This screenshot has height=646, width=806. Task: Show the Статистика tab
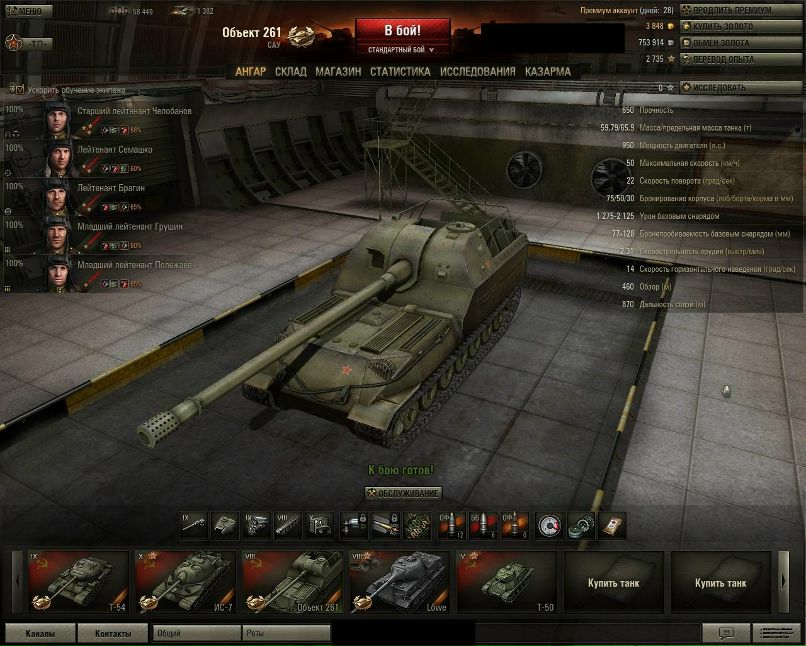[400, 72]
